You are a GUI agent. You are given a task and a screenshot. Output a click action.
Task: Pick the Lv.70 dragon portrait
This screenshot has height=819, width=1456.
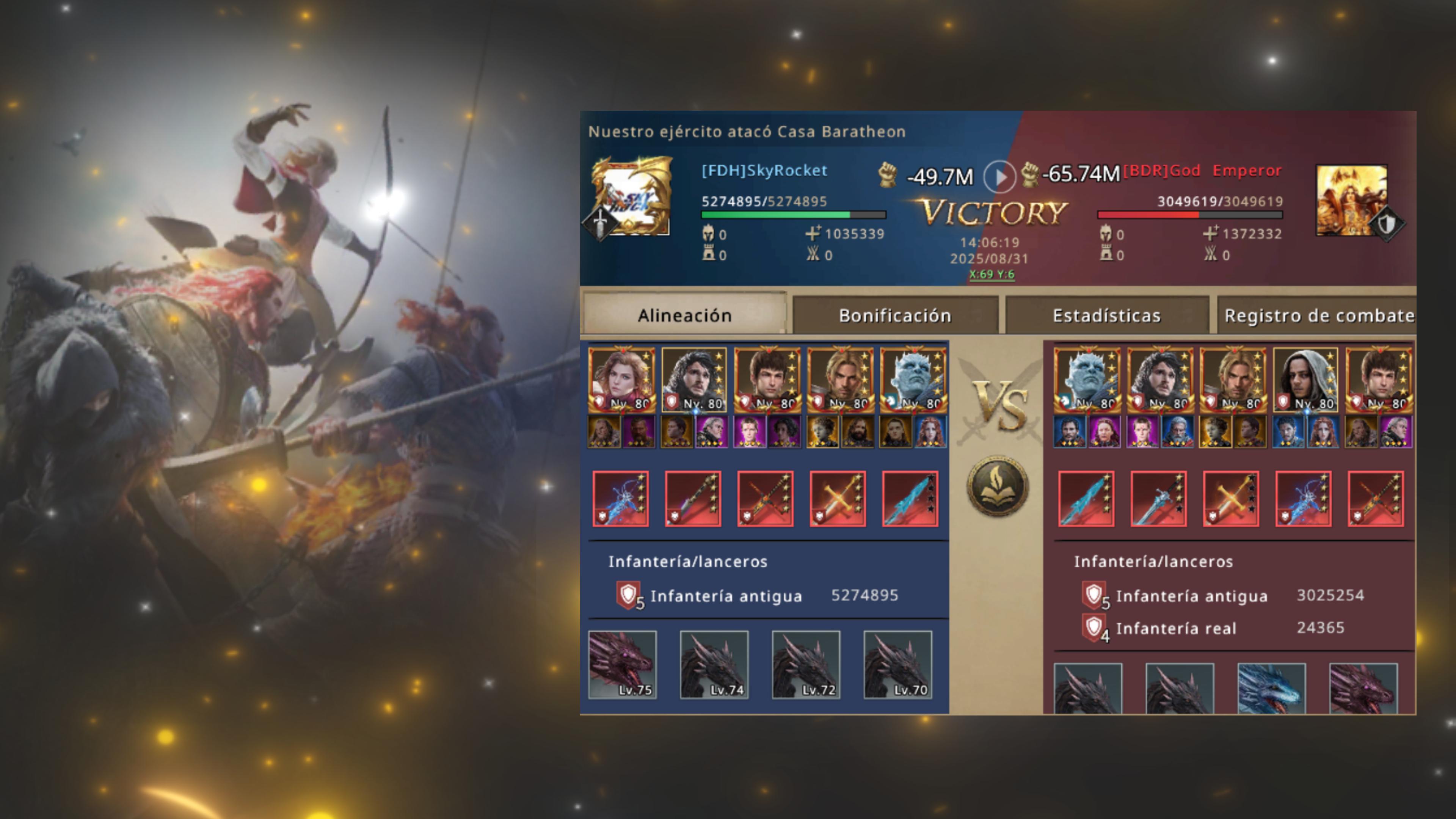click(897, 665)
